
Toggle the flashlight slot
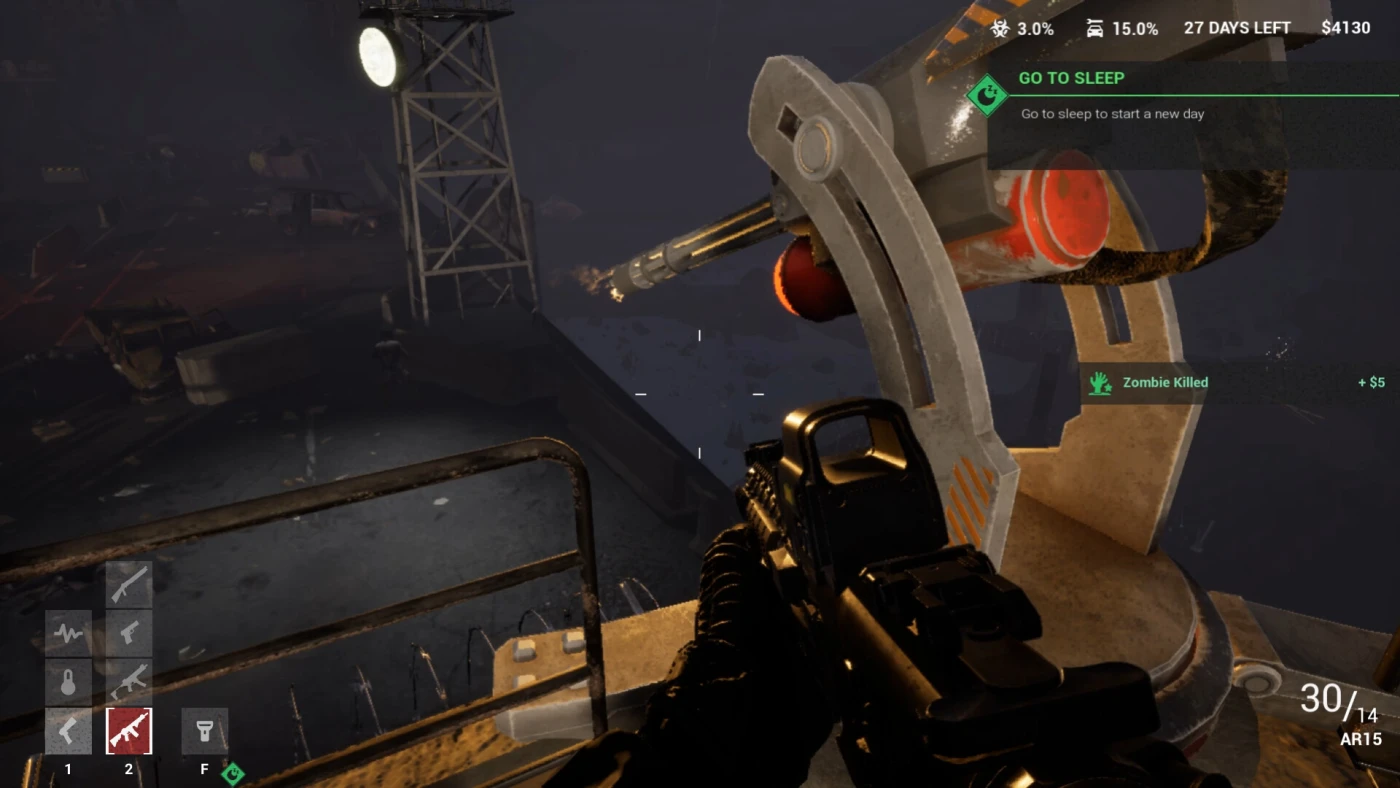tap(204, 731)
